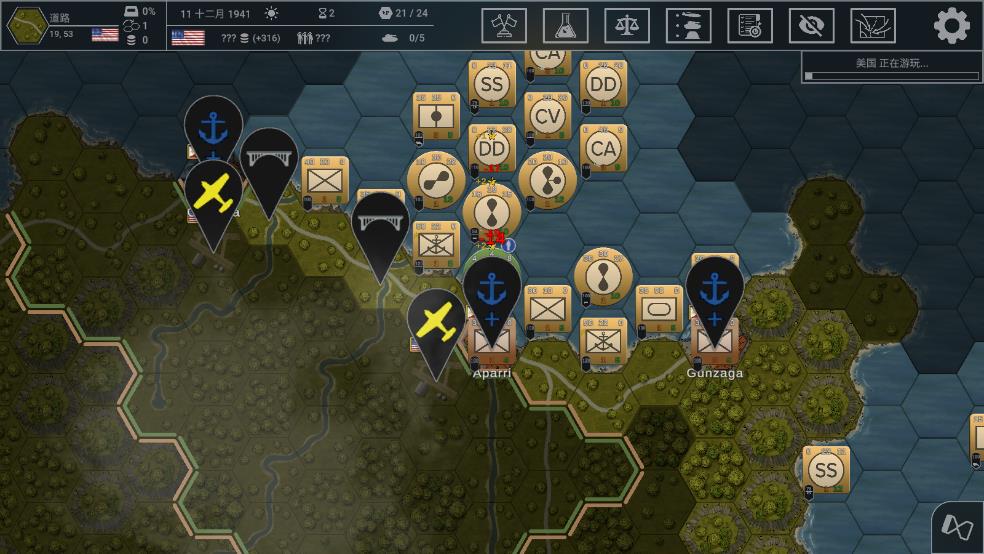Viewport: 984px width, 554px height.
Task: Click the airfield marker west of Aparri
Action: tap(436, 323)
